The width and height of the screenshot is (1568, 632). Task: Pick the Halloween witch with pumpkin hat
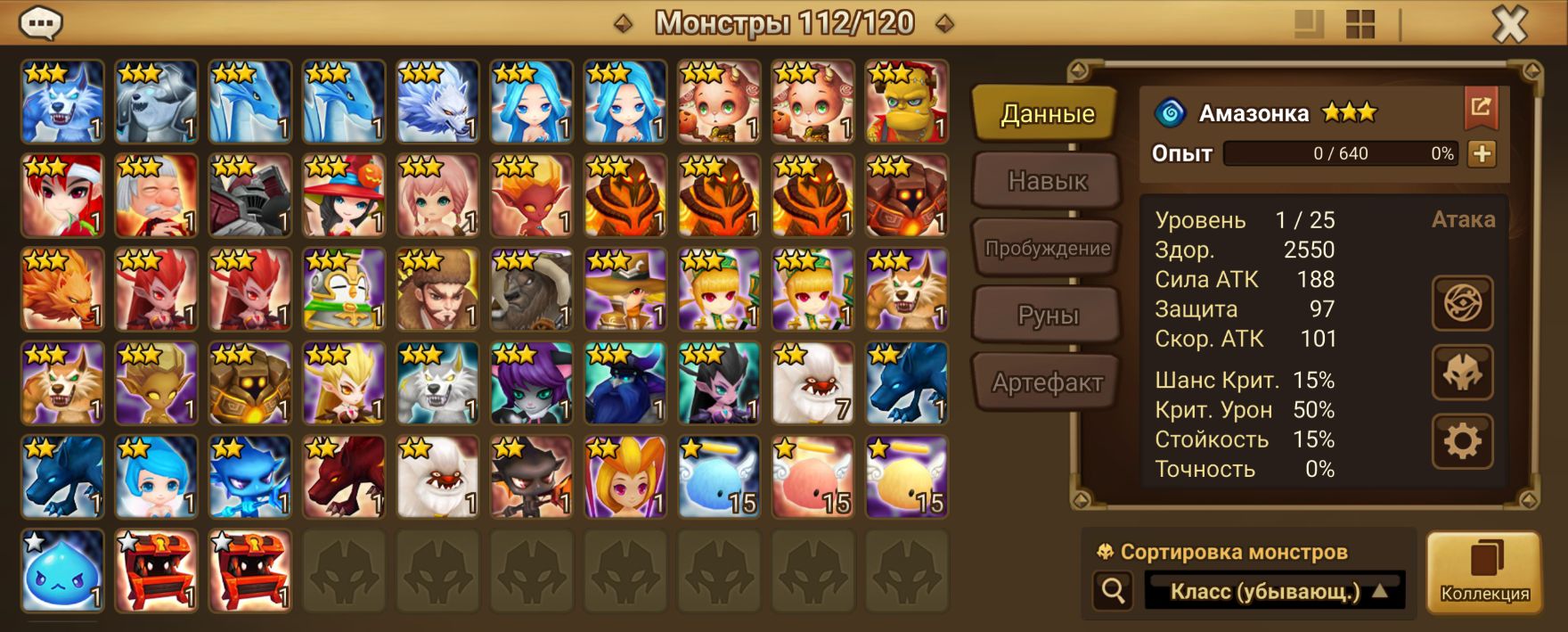tap(344, 196)
